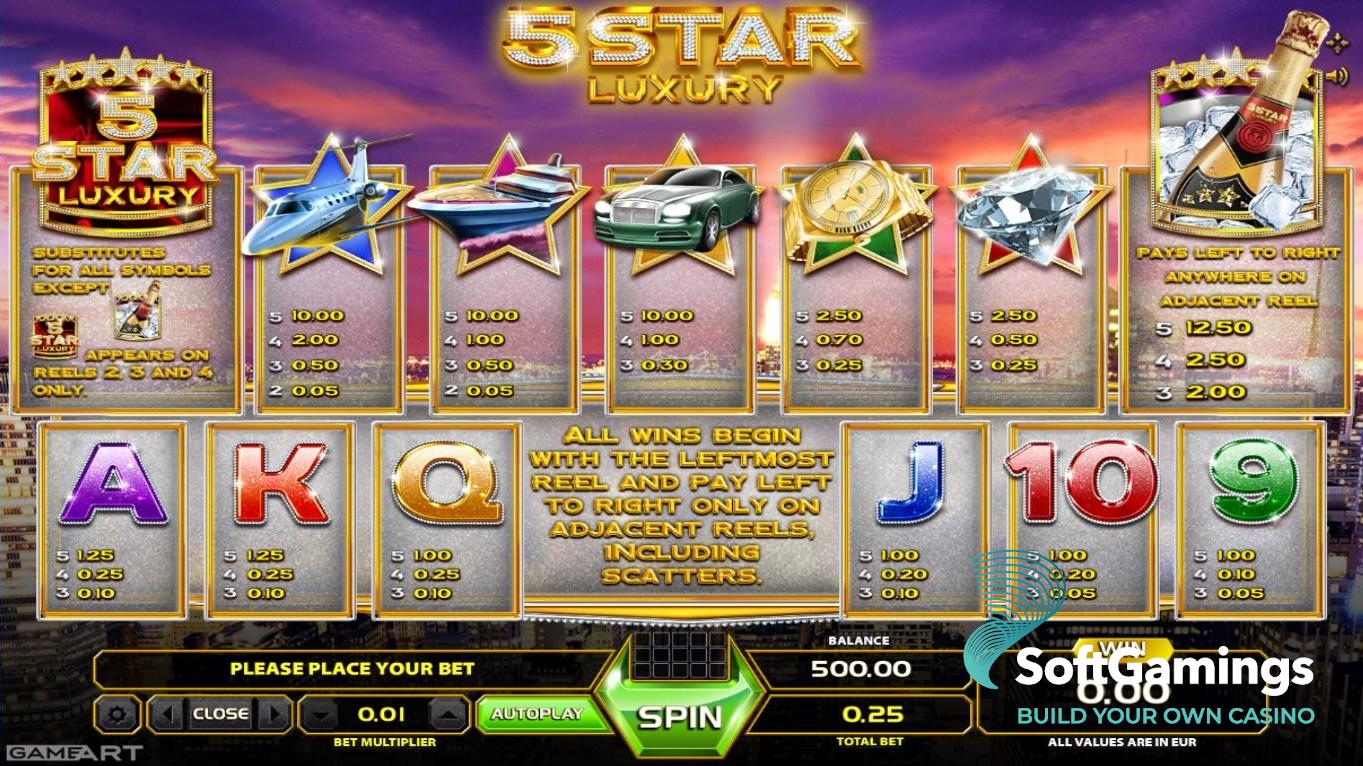Spin the reels with the green SPIN button

[680, 716]
